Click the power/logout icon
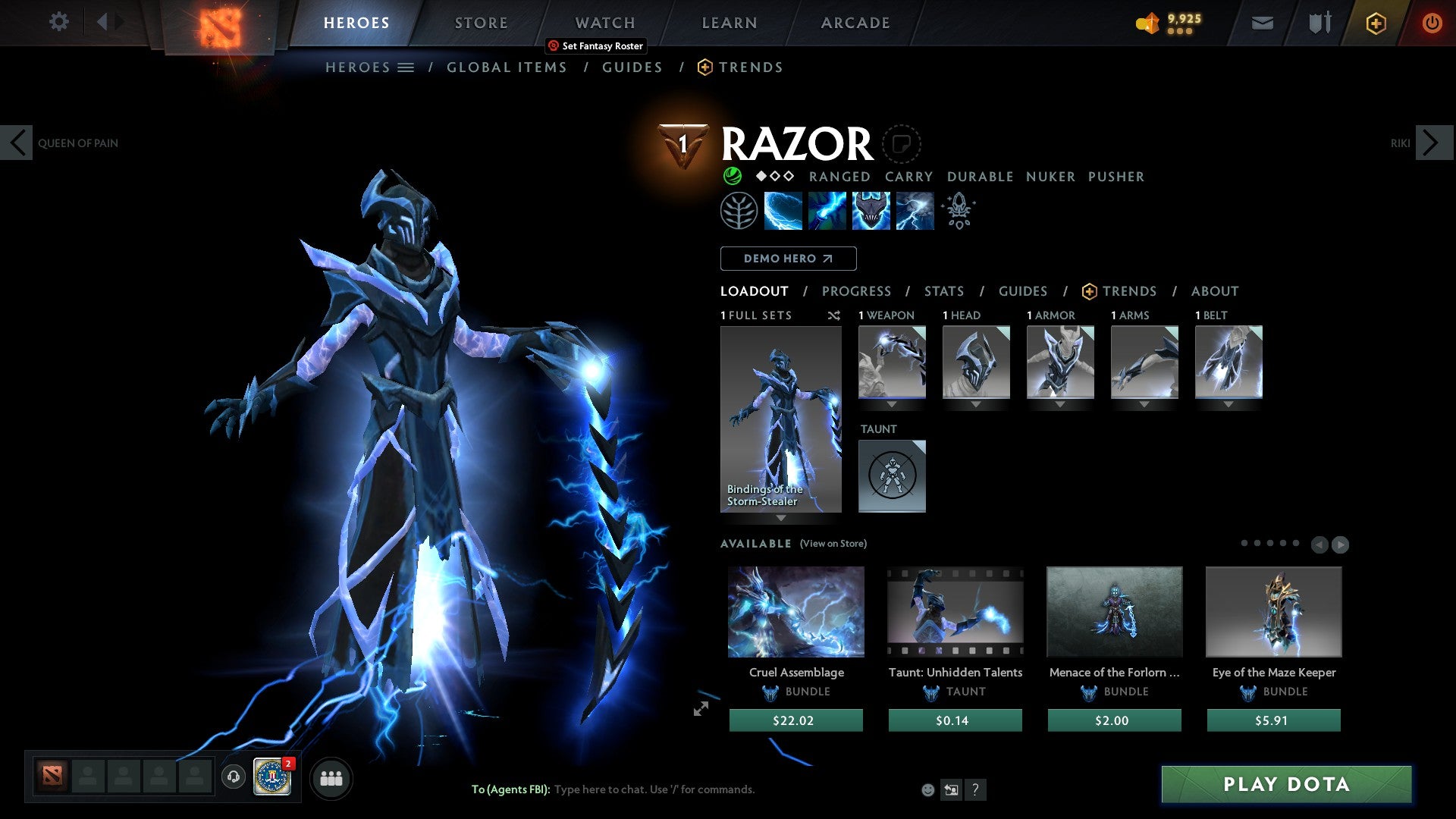The height and width of the screenshot is (819, 1456). (1432, 23)
